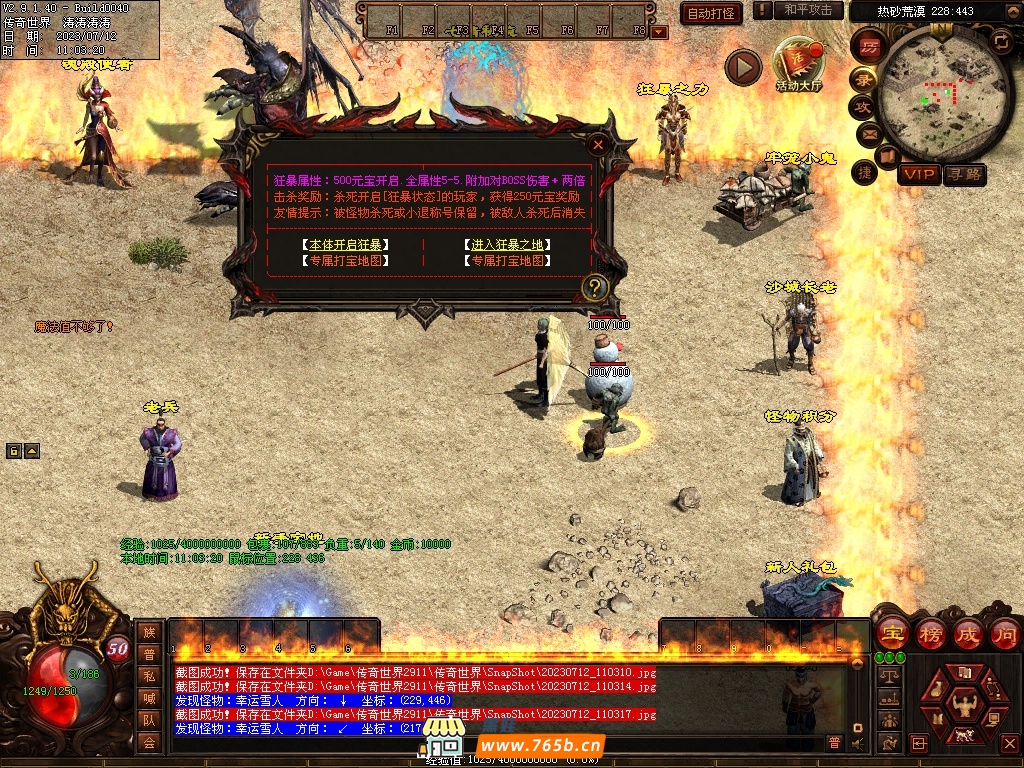
Task: Open the 榜 rankings button
Action: pos(930,633)
